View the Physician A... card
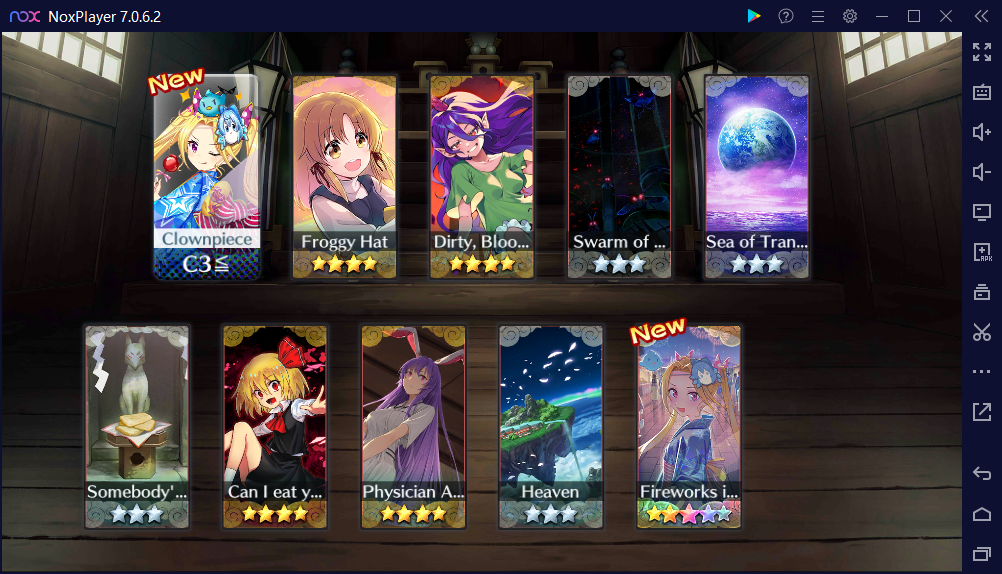Image resolution: width=1002 pixels, height=574 pixels. (413, 426)
